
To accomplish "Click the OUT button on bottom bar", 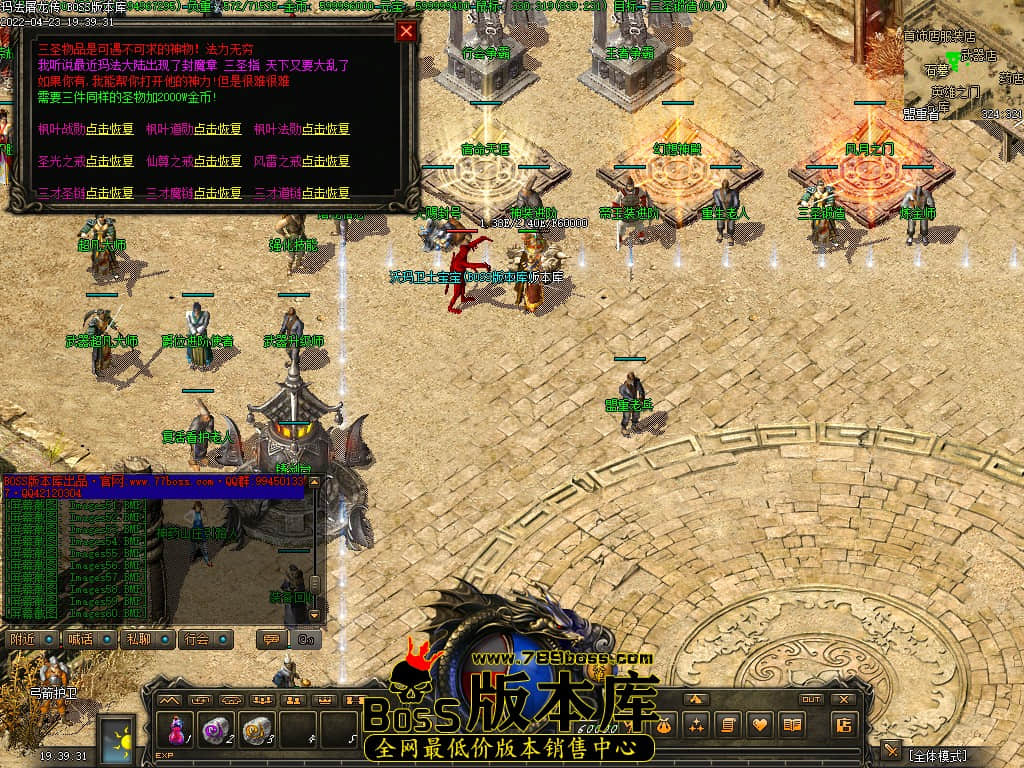I will point(811,699).
